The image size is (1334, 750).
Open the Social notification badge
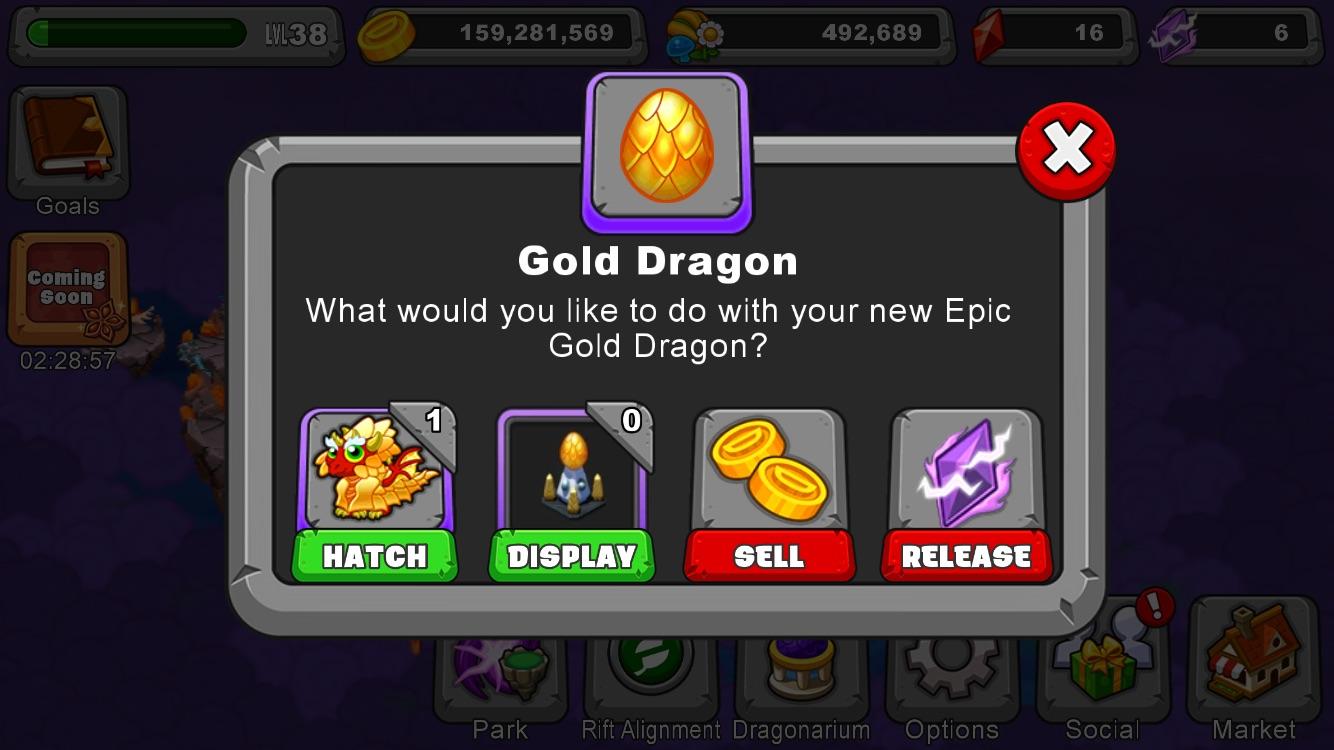coord(1155,608)
